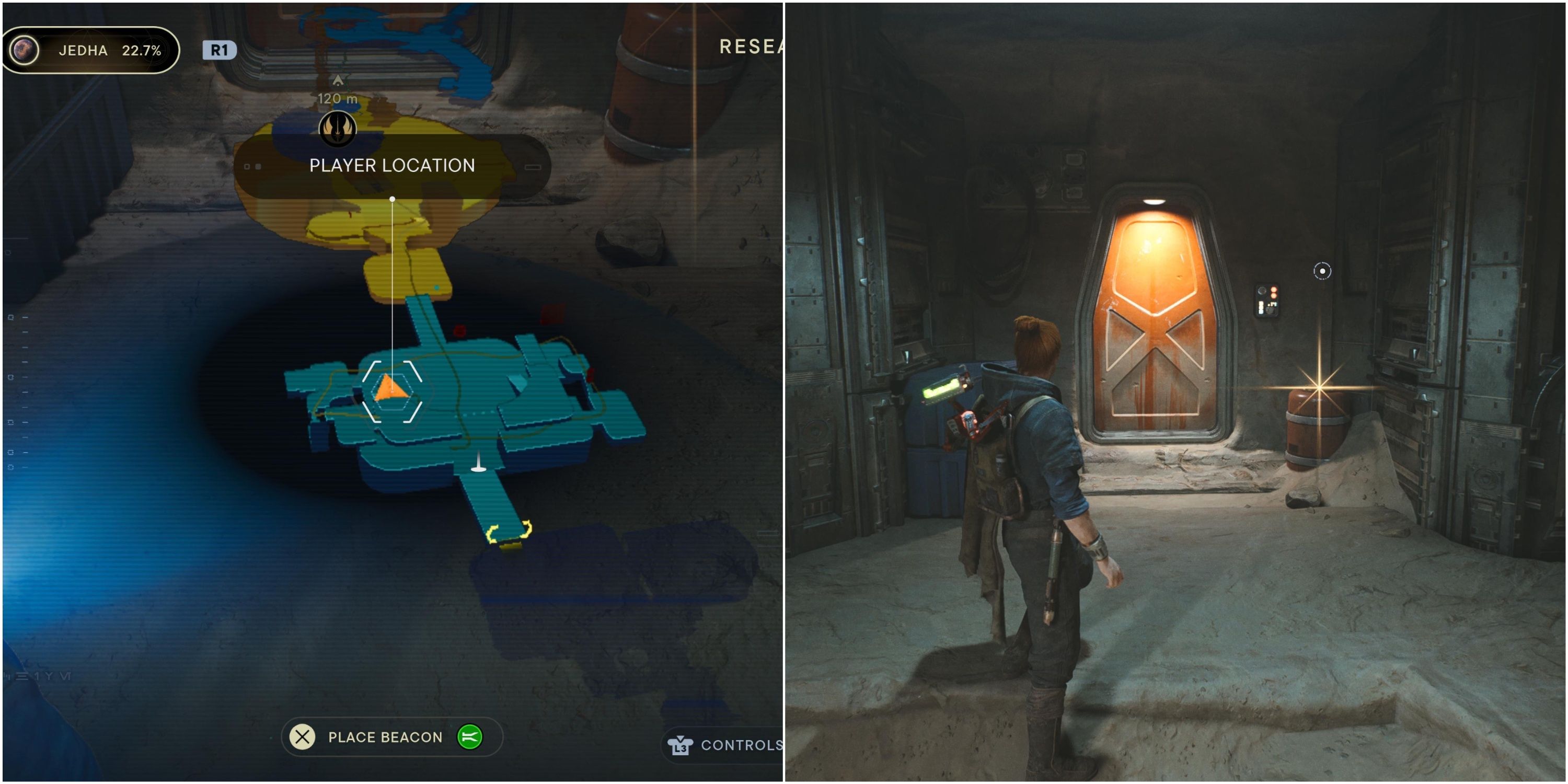Expand the Player Location info panel

point(393,166)
